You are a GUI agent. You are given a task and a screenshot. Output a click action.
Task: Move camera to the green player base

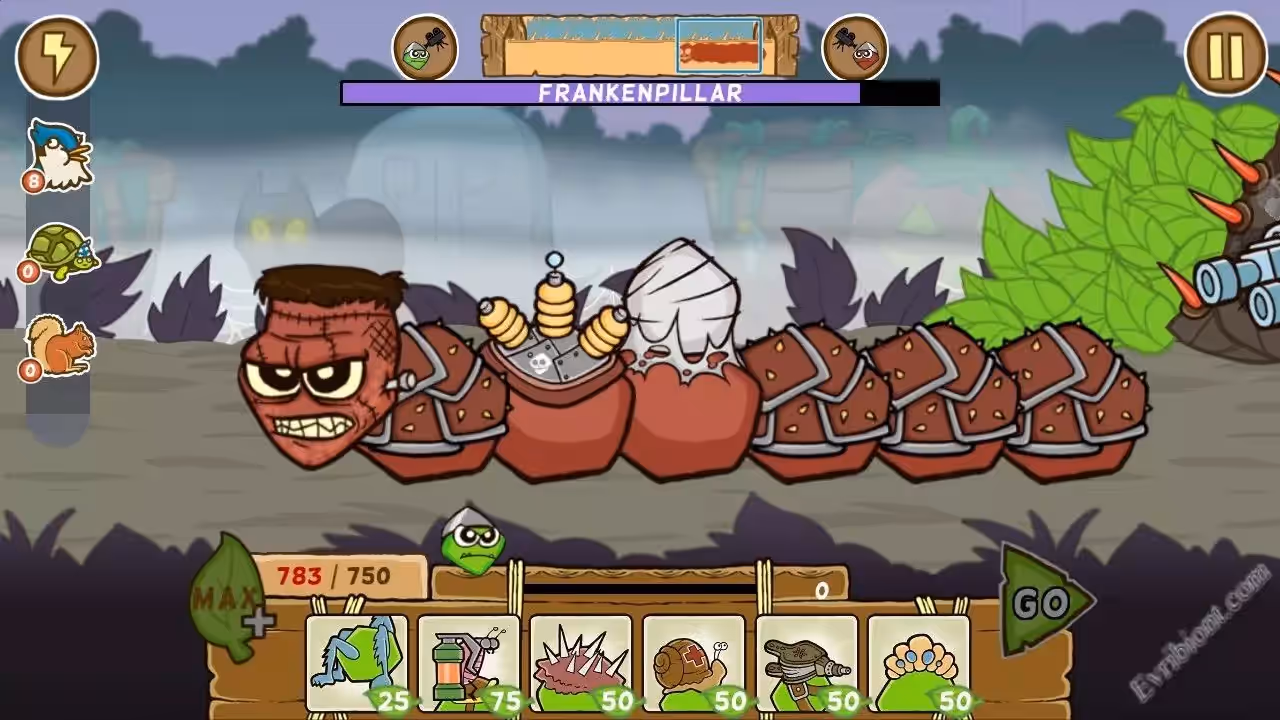click(425, 47)
